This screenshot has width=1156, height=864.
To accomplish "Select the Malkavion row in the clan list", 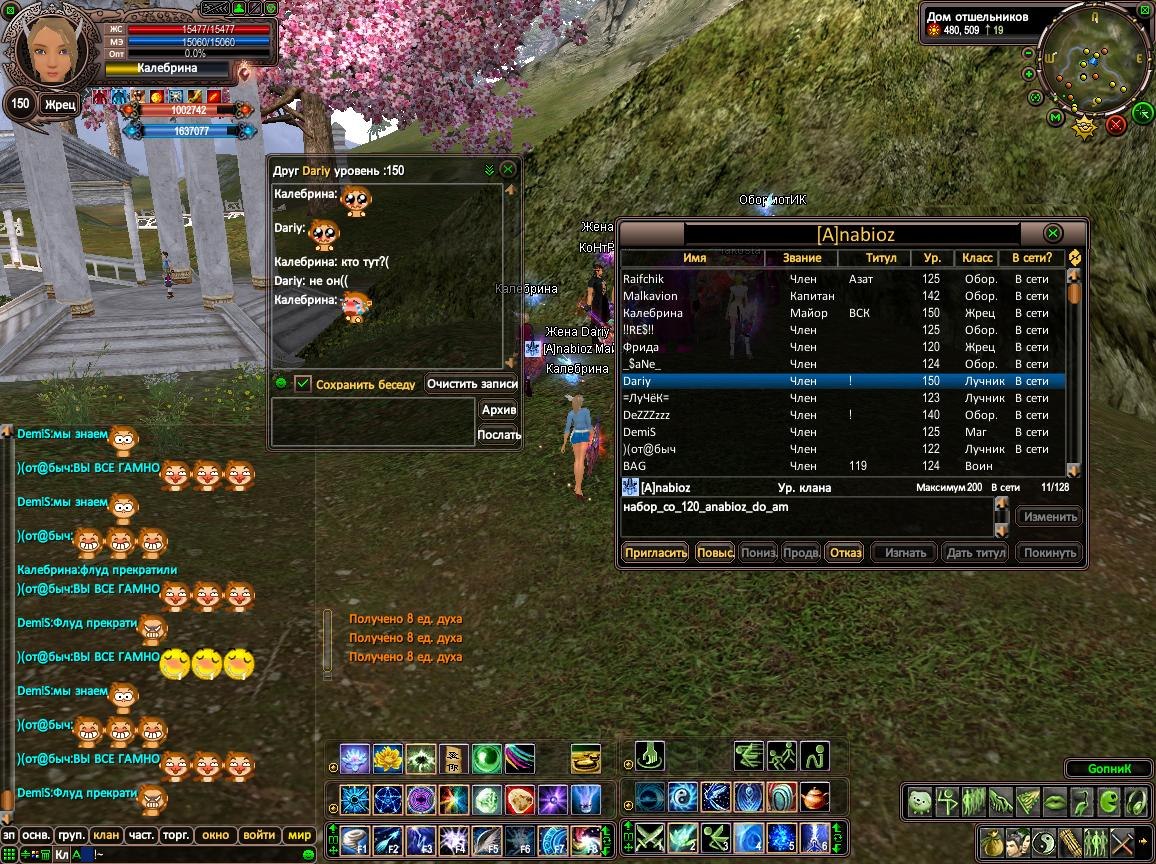I will pos(650,296).
